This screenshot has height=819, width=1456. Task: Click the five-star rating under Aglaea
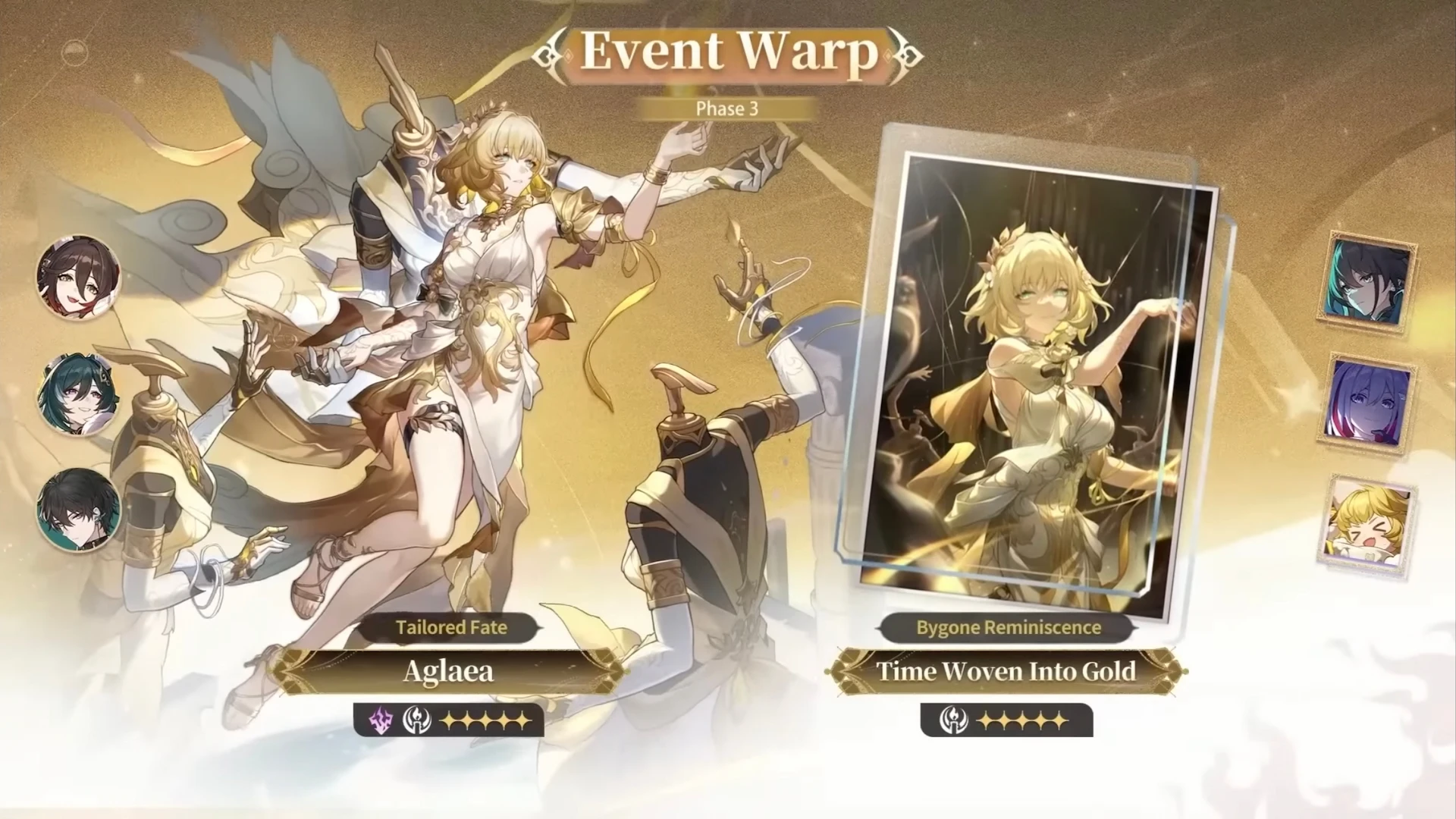[484, 721]
